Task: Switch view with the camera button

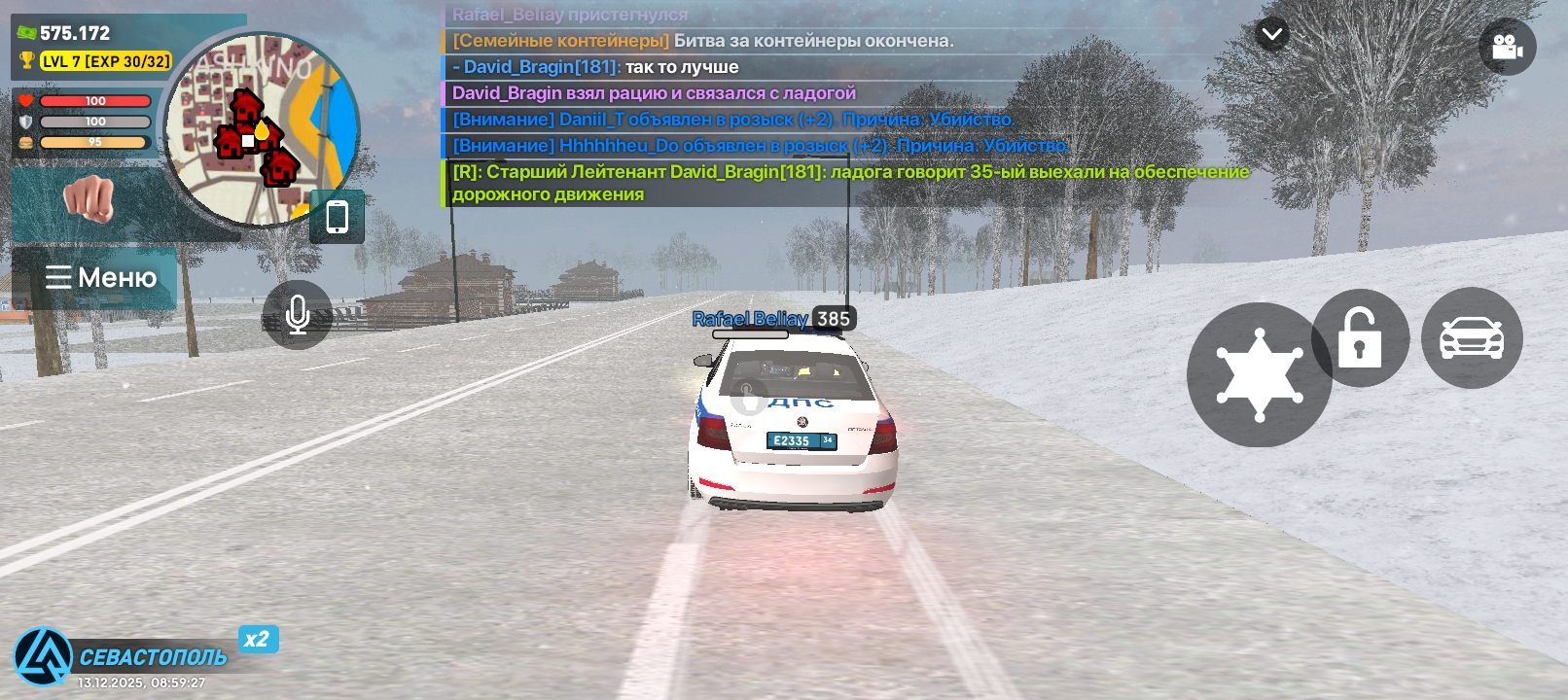Action: click(x=1507, y=47)
